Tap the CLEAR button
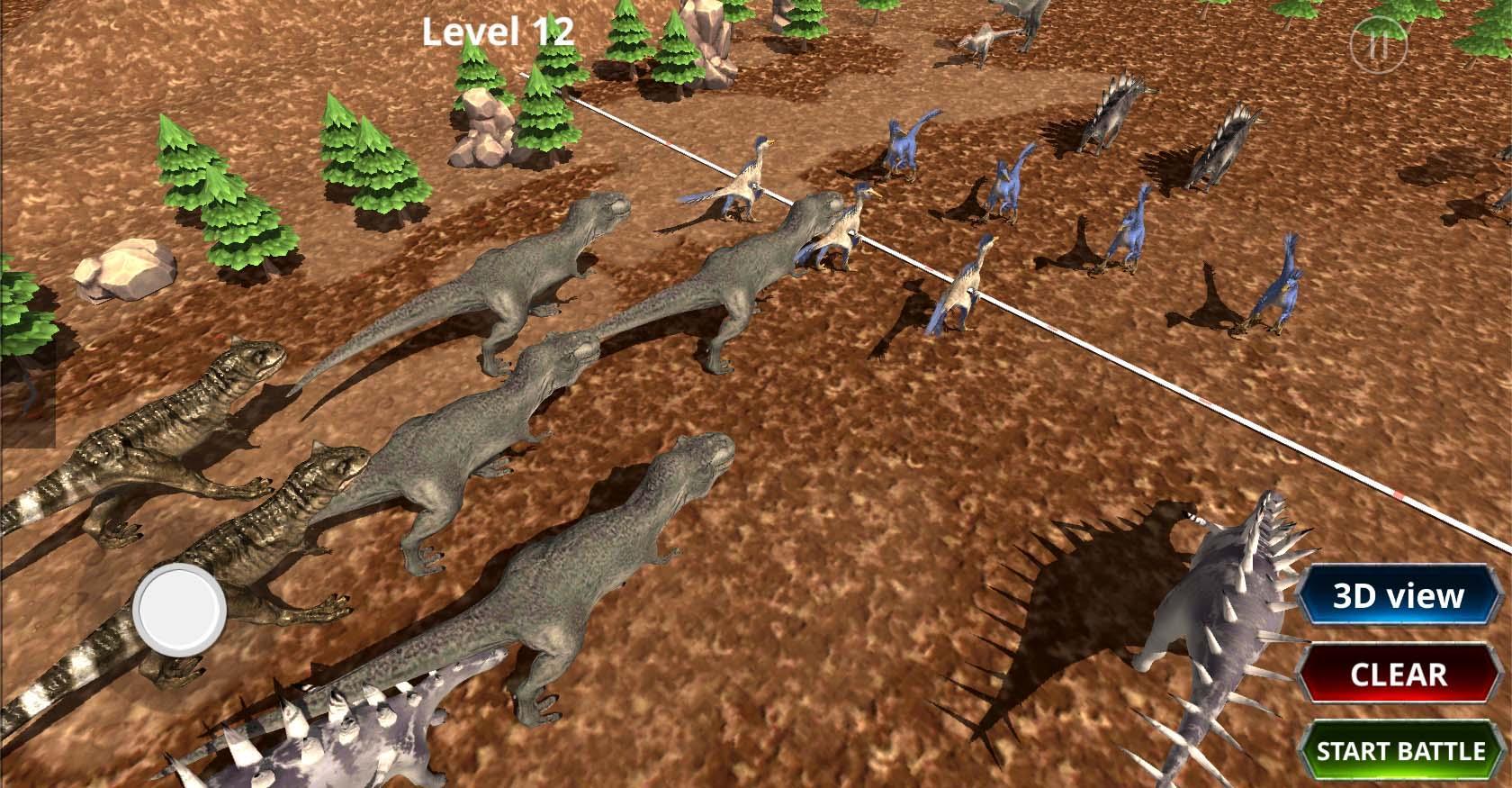The width and height of the screenshot is (1512, 788). click(x=1401, y=672)
